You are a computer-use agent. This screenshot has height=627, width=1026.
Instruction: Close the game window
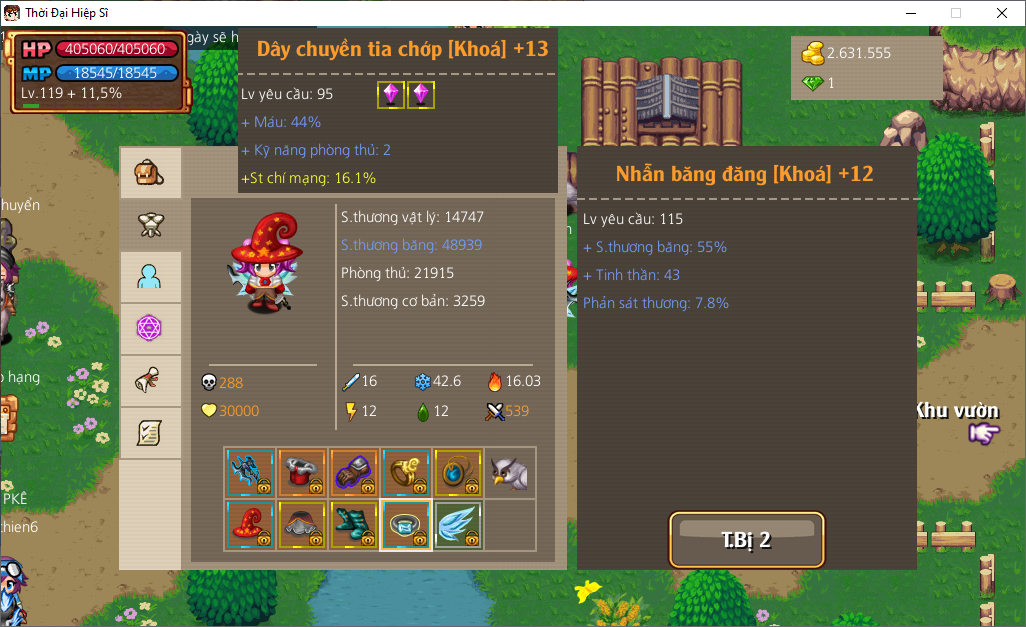tap(1001, 13)
